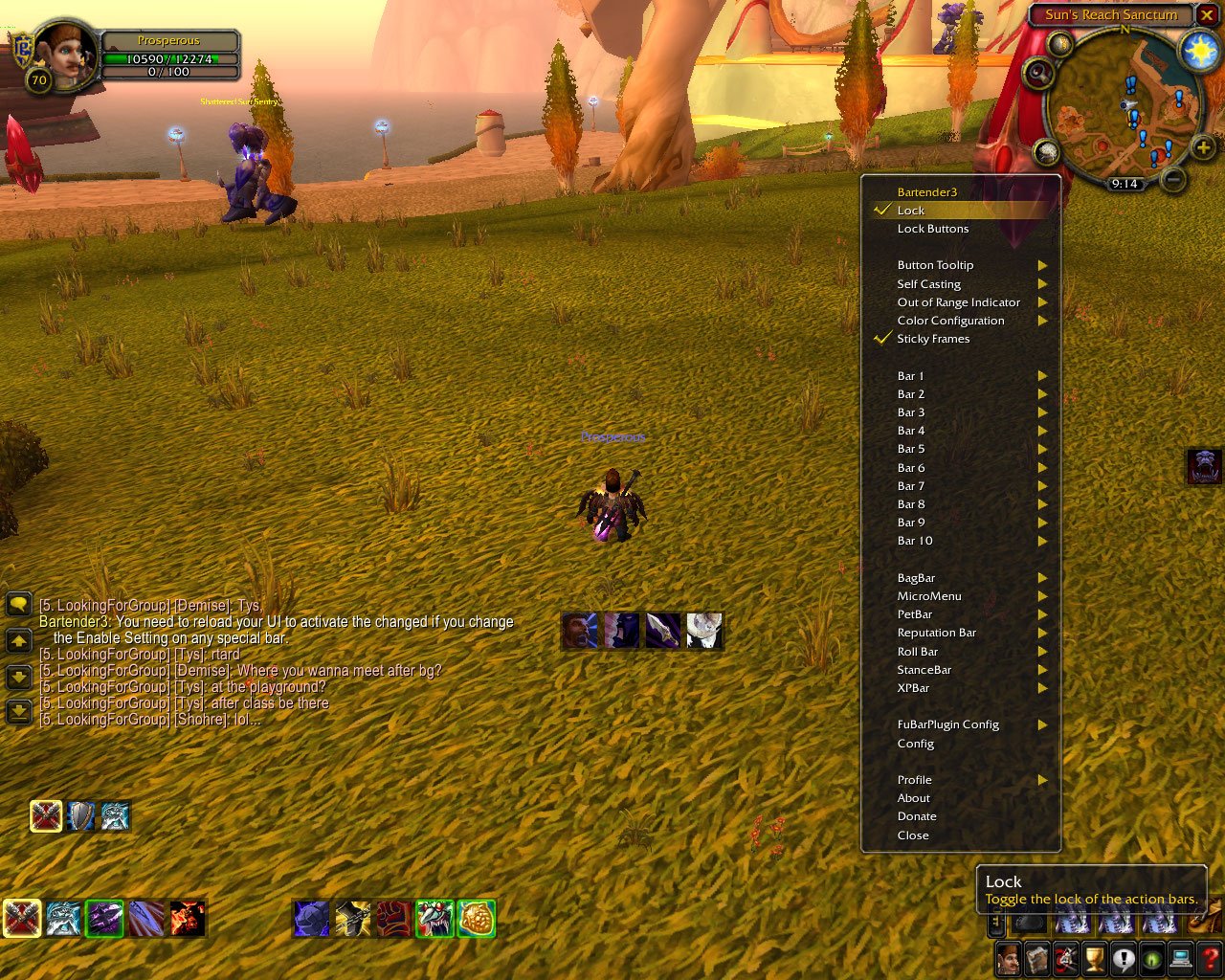The height and width of the screenshot is (980, 1225).
Task: Open the XPBar settings submenu
Action: [x=913, y=688]
